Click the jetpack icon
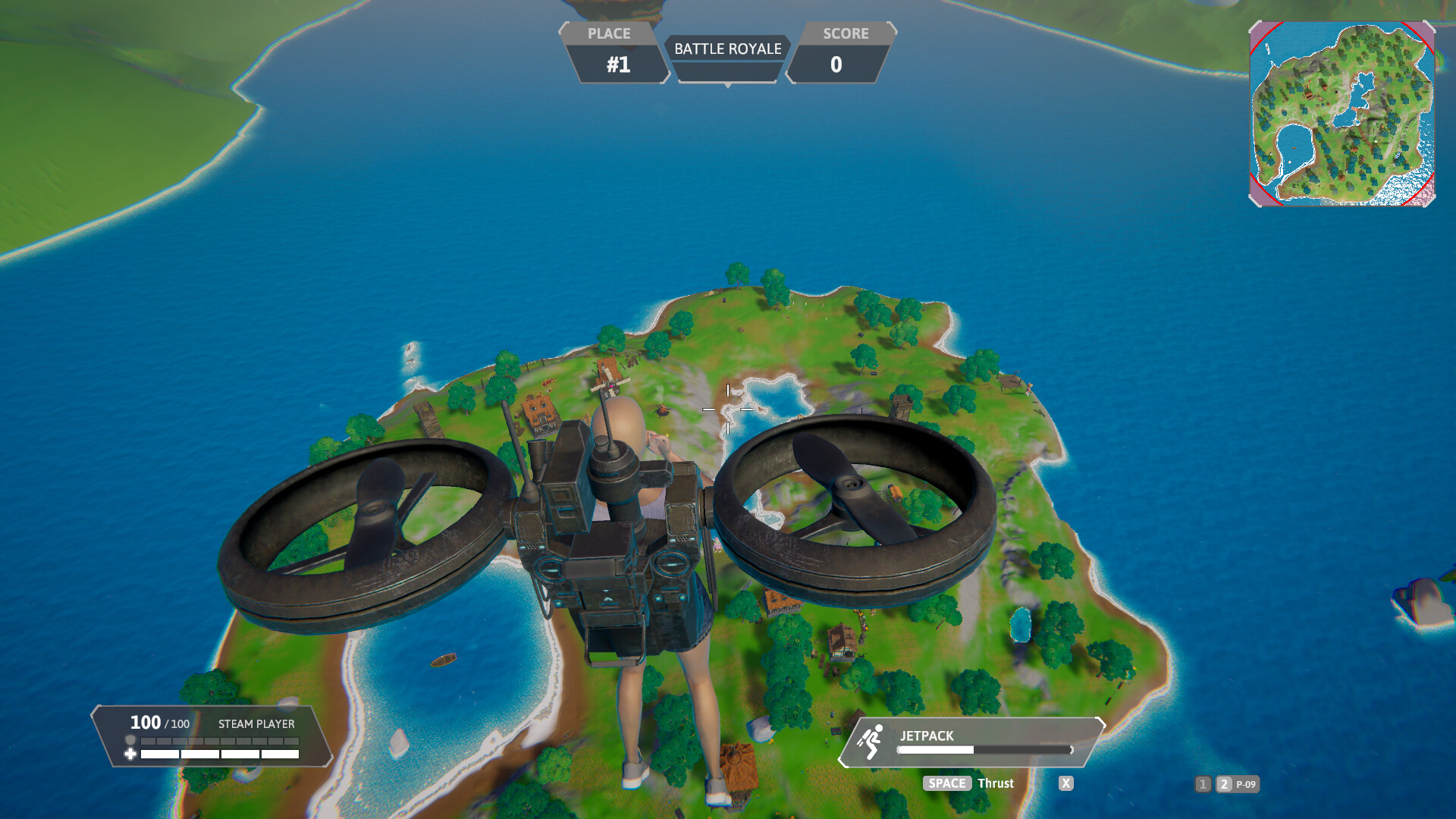Viewport: 1456px width, 819px height. [x=871, y=741]
